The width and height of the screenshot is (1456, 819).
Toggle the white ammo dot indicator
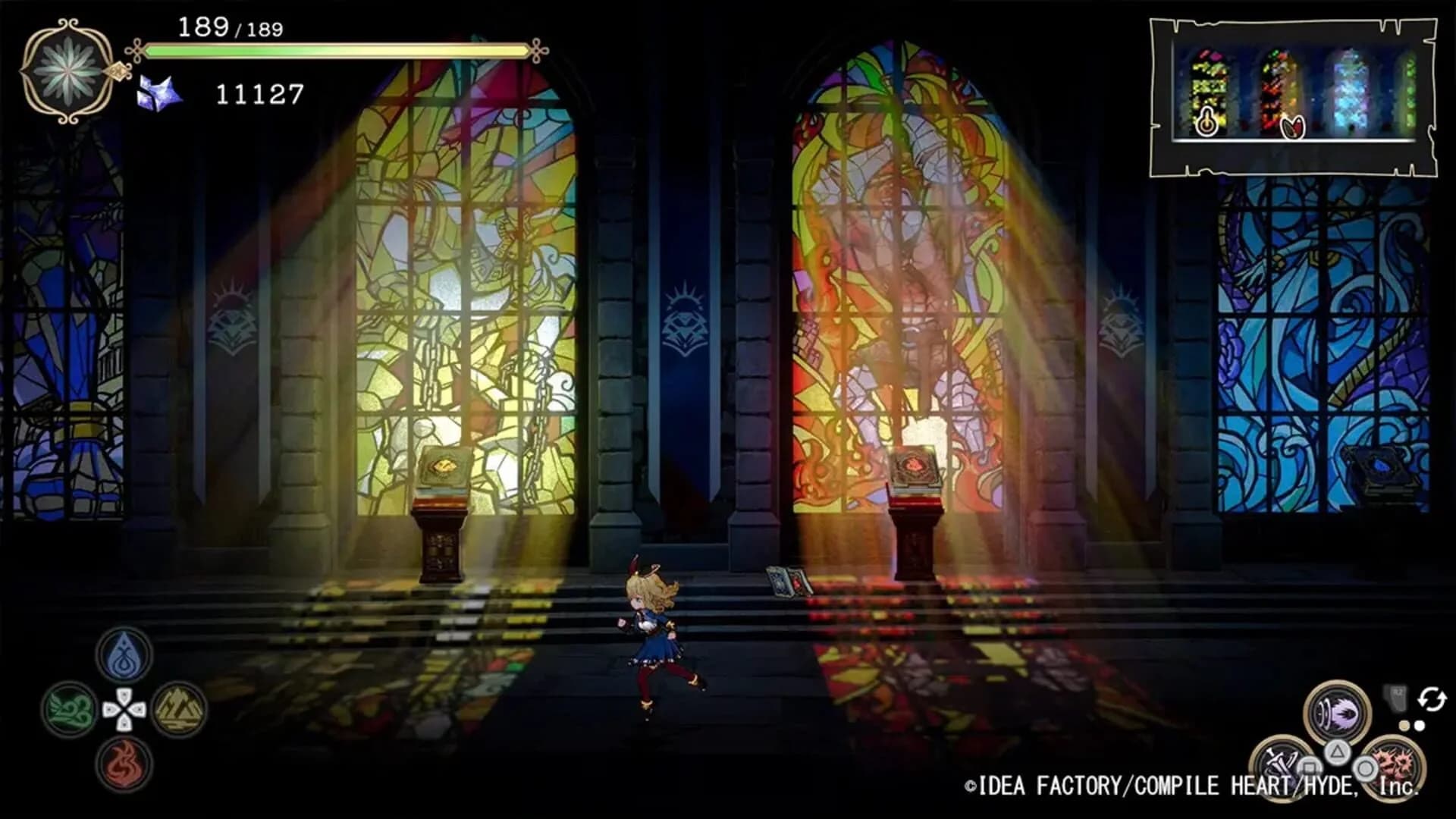(1418, 726)
